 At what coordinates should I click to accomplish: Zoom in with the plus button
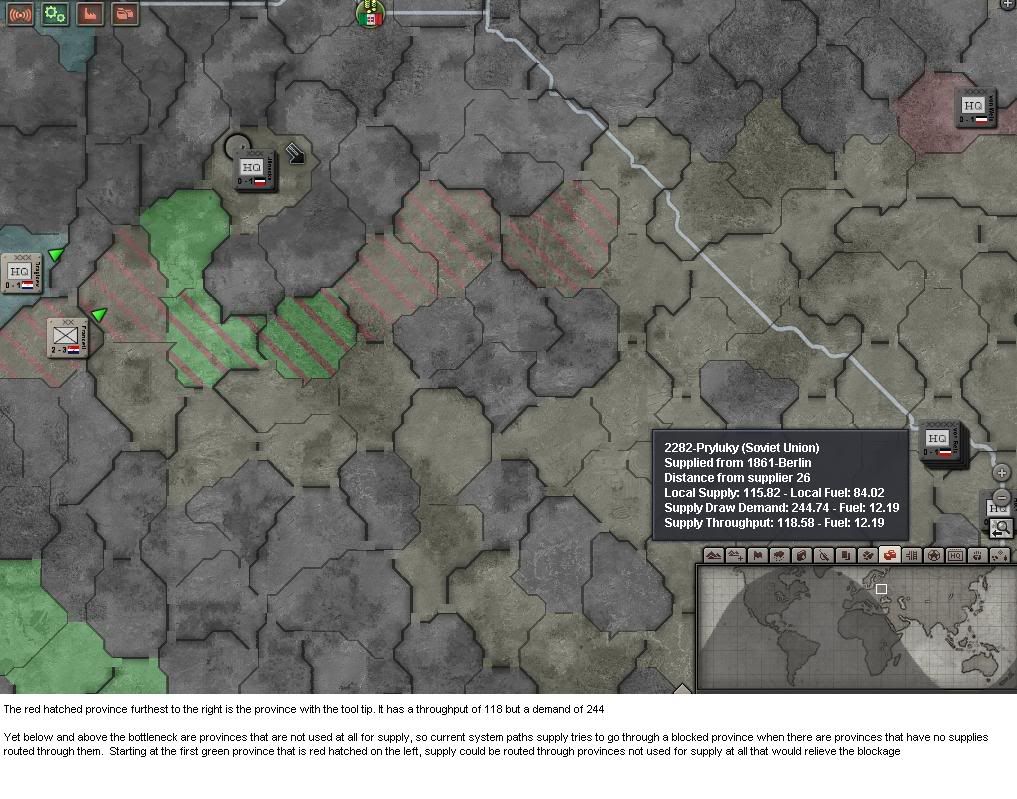[x=1002, y=473]
